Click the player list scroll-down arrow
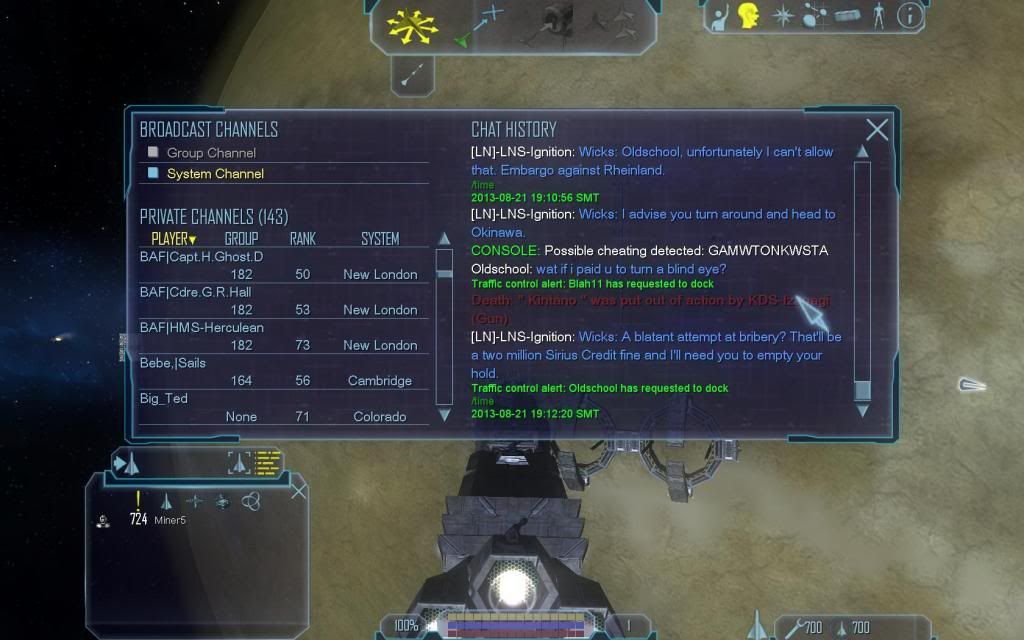1024x640 pixels. pos(444,415)
